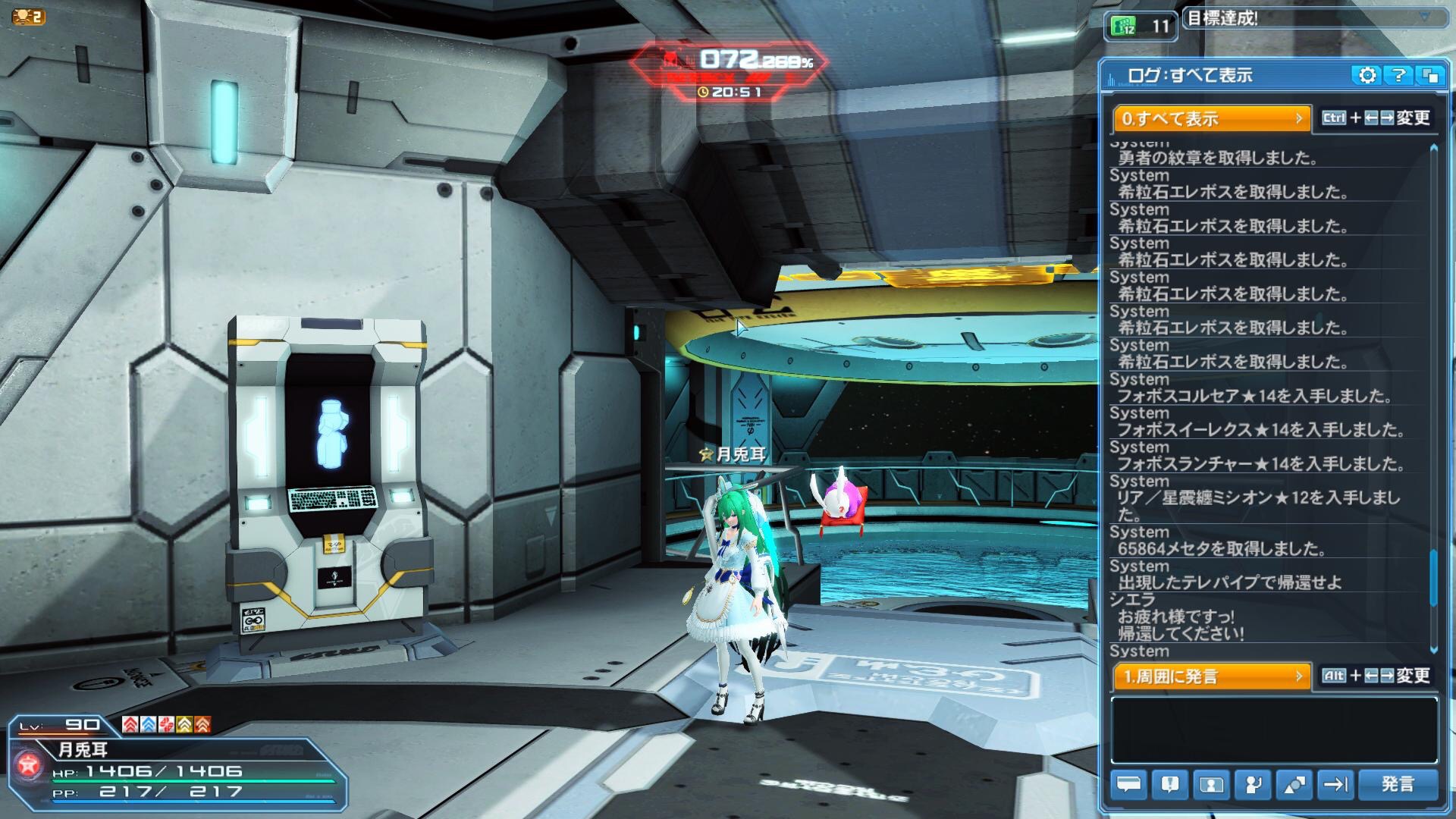The width and height of the screenshot is (1456, 819).
Task: Open the chat log settings gear
Action: pyautogui.click(x=1367, y=75)
